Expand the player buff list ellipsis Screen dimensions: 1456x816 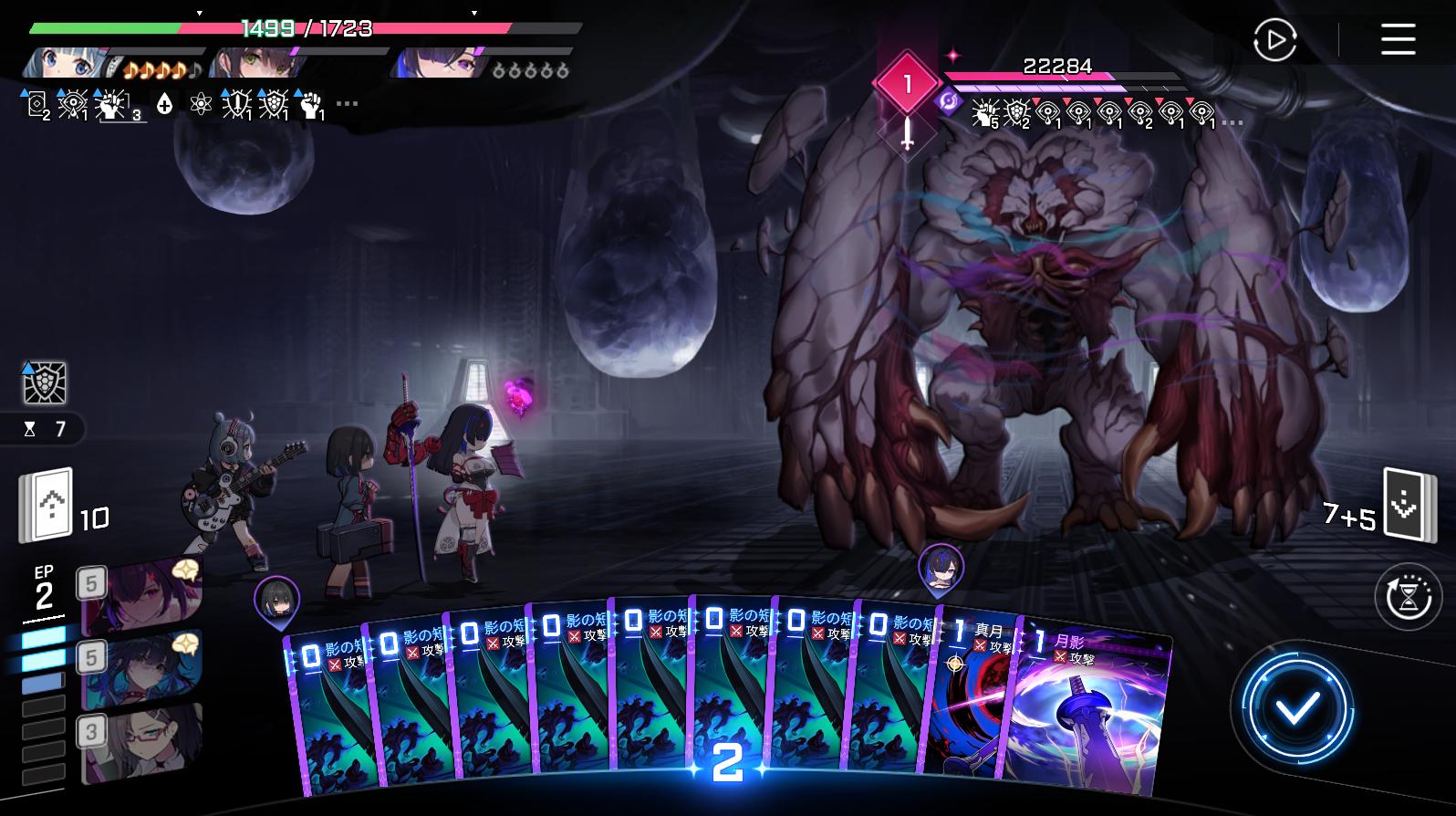[x=347, y=105]
